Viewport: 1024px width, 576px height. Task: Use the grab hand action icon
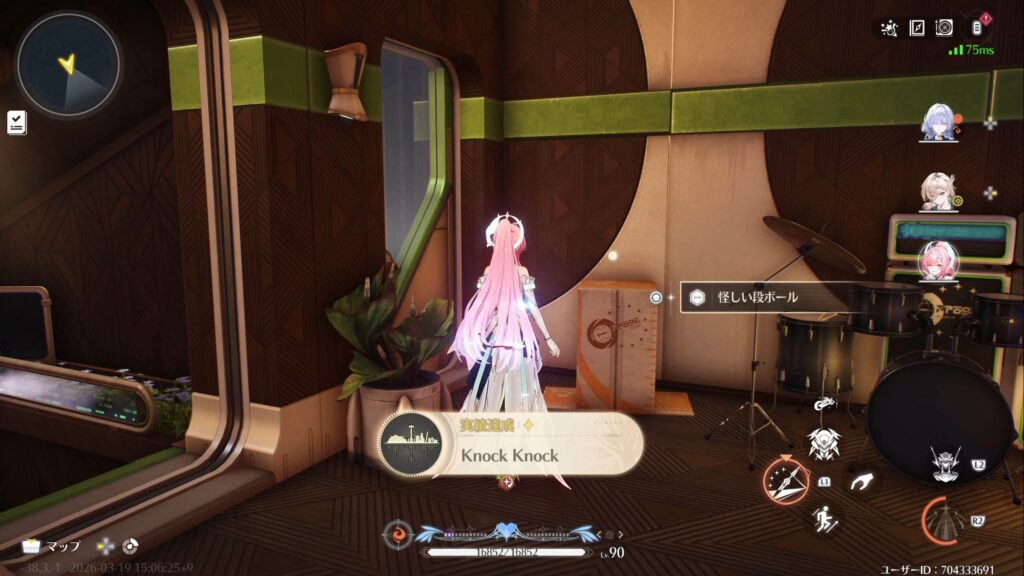[860, 483]
